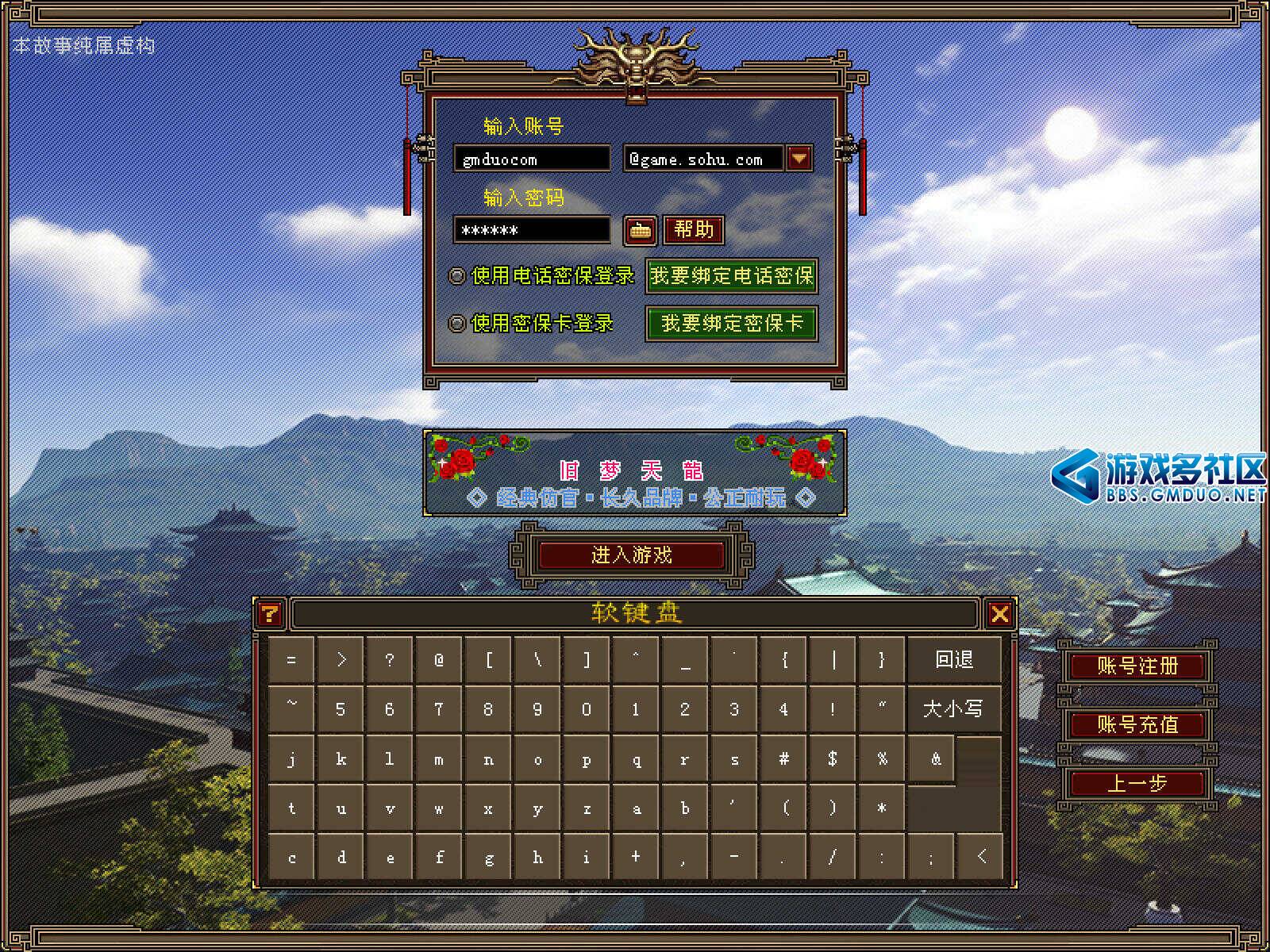This screenshot has width=1270, height=952.
Task: Tap the letter g key on soft keyboard
Action: pos(488,858)
